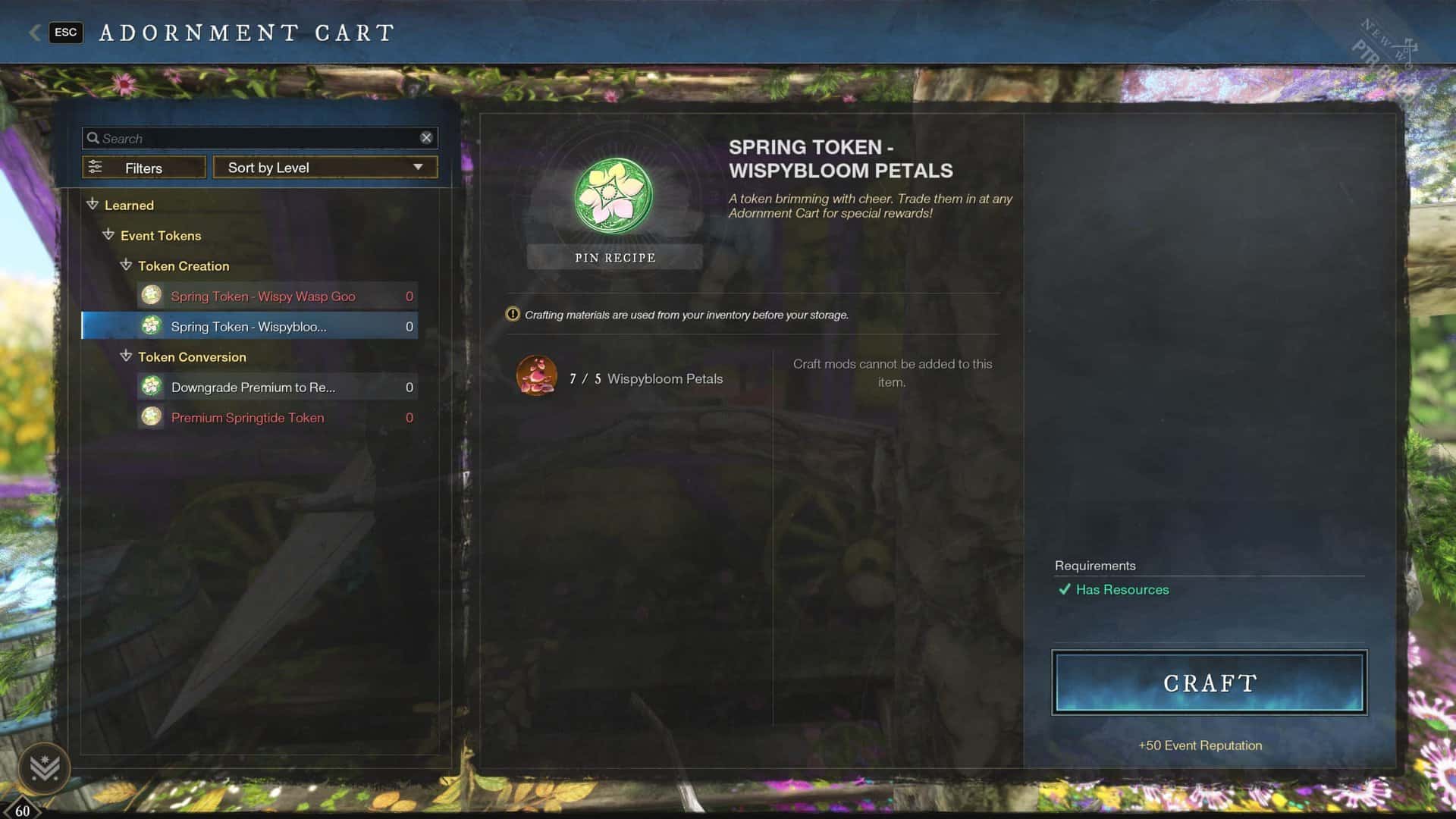Clear the search field with the X button

click(427, 137)
